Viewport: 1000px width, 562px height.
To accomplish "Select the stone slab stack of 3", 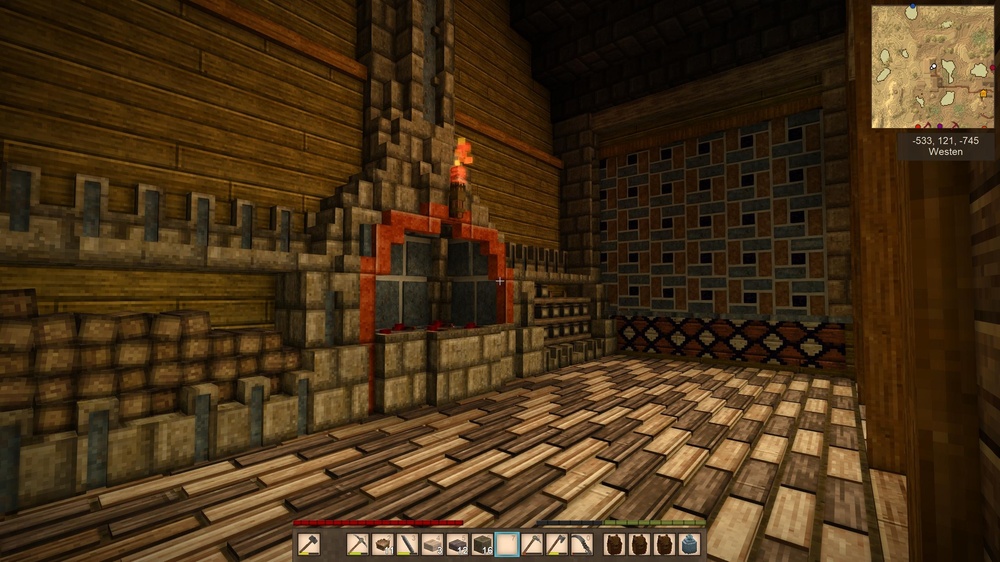I will pos(432,545).
